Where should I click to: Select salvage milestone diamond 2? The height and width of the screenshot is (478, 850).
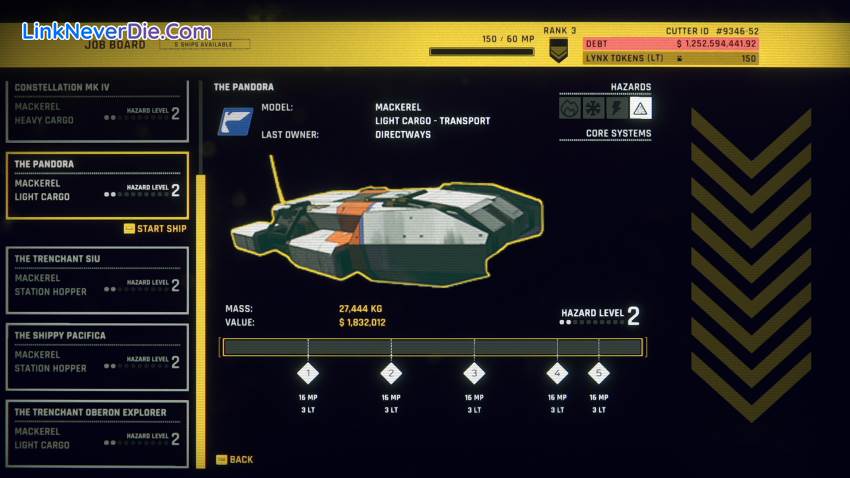pyautogui.click(x=391, y=374)
